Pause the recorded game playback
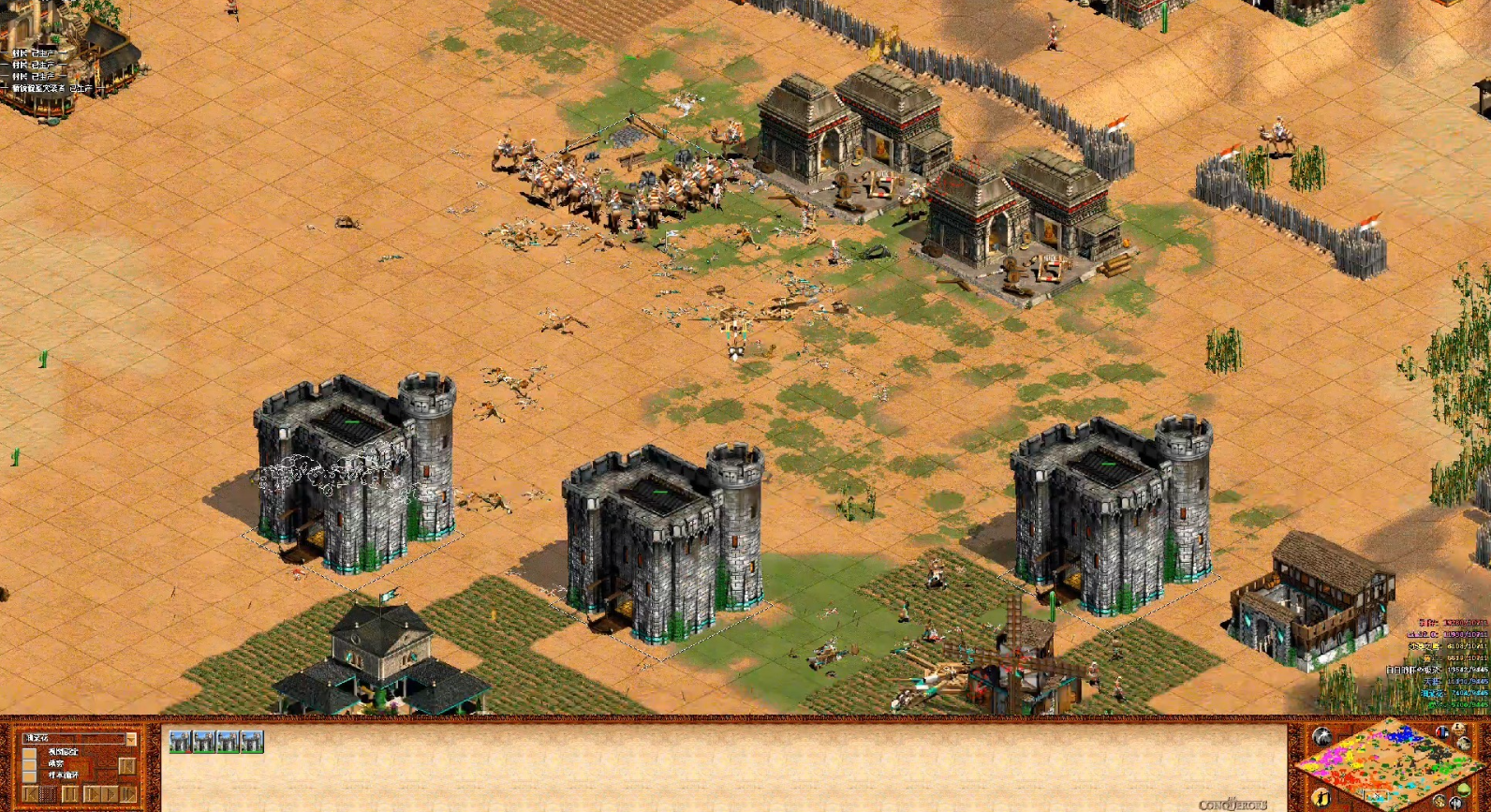Image resolution: width=1491 pixels, height=812 pixels. pyautogui.click(x=69, y=794)
